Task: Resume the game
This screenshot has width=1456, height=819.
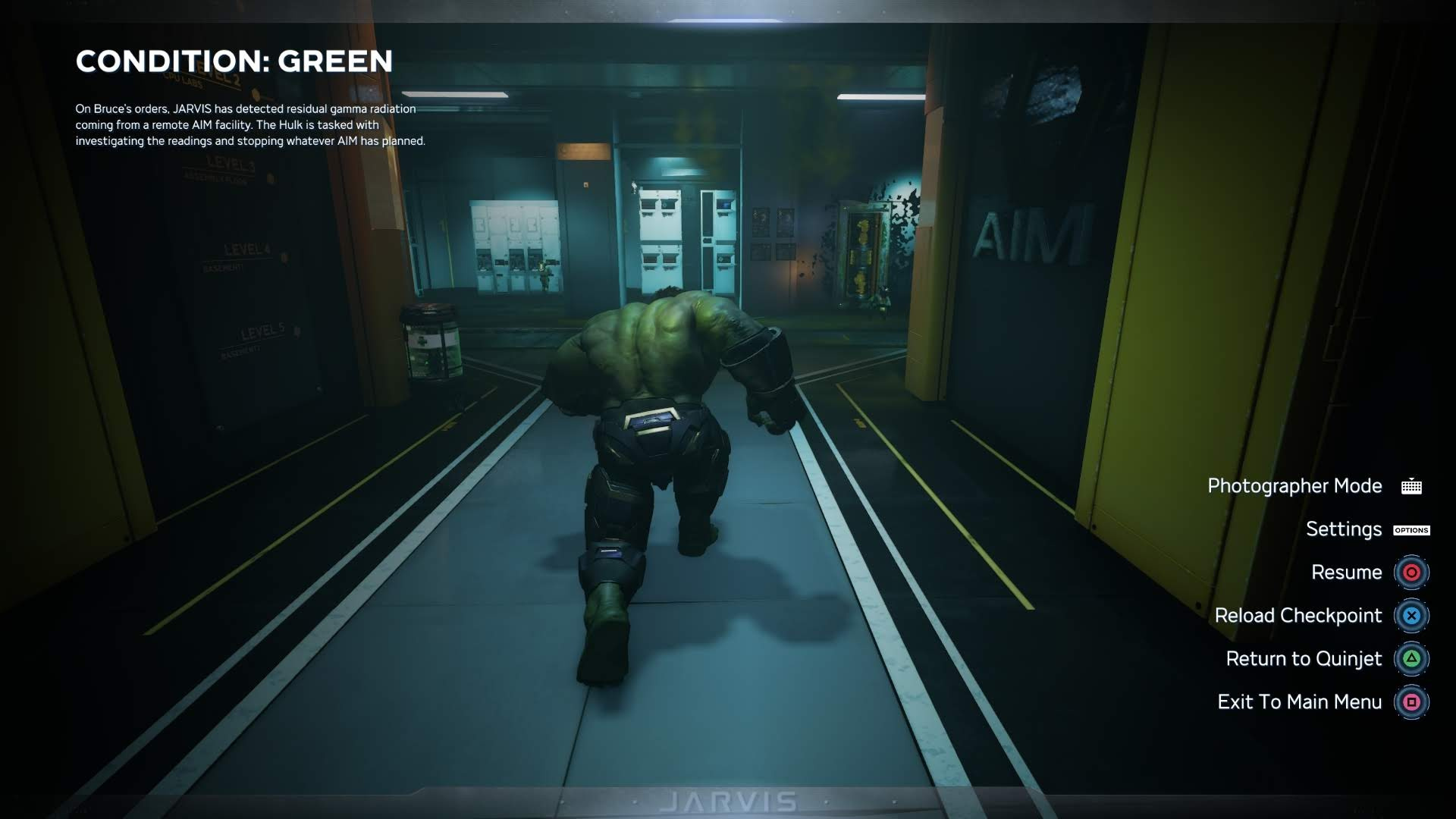Action: pos(1346,573)
